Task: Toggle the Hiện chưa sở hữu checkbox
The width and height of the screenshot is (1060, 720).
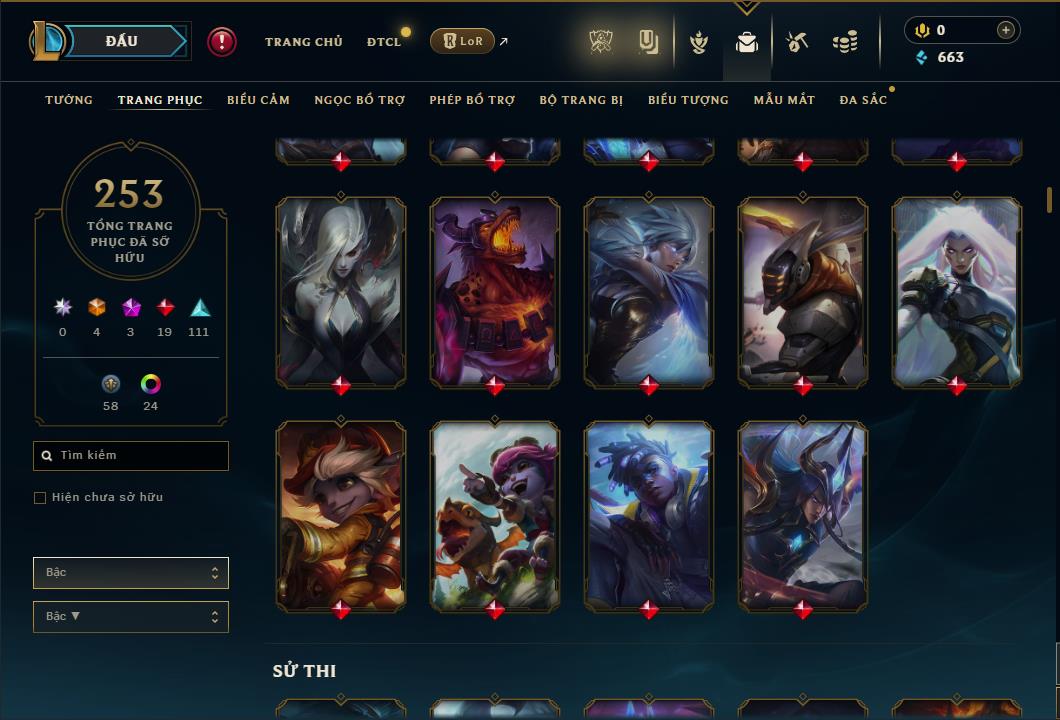Action: tap(40, 498)
